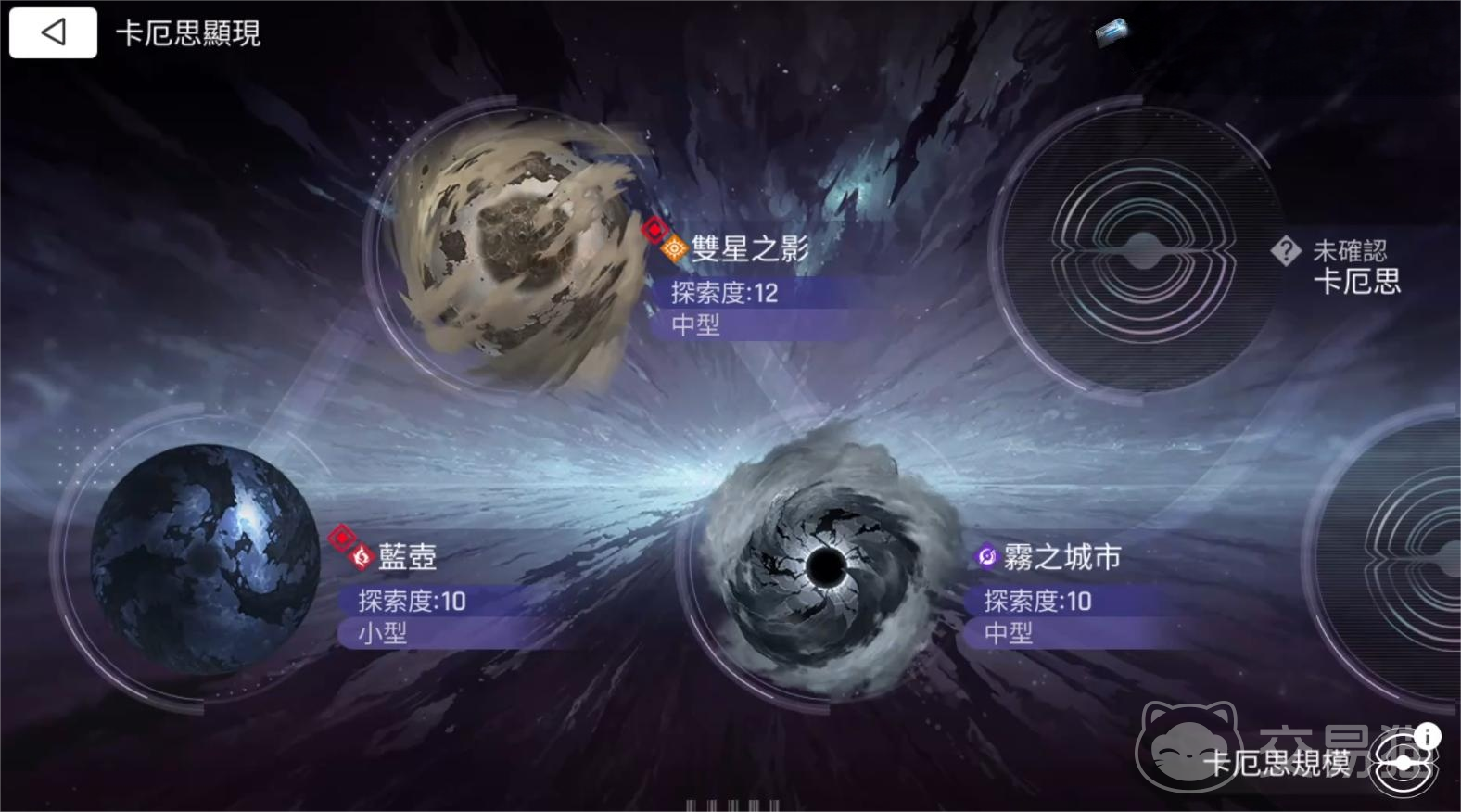Tap the question mark icon near 未確認
The width and height of the screenshot is (1461, 812).
(1286, 248)
